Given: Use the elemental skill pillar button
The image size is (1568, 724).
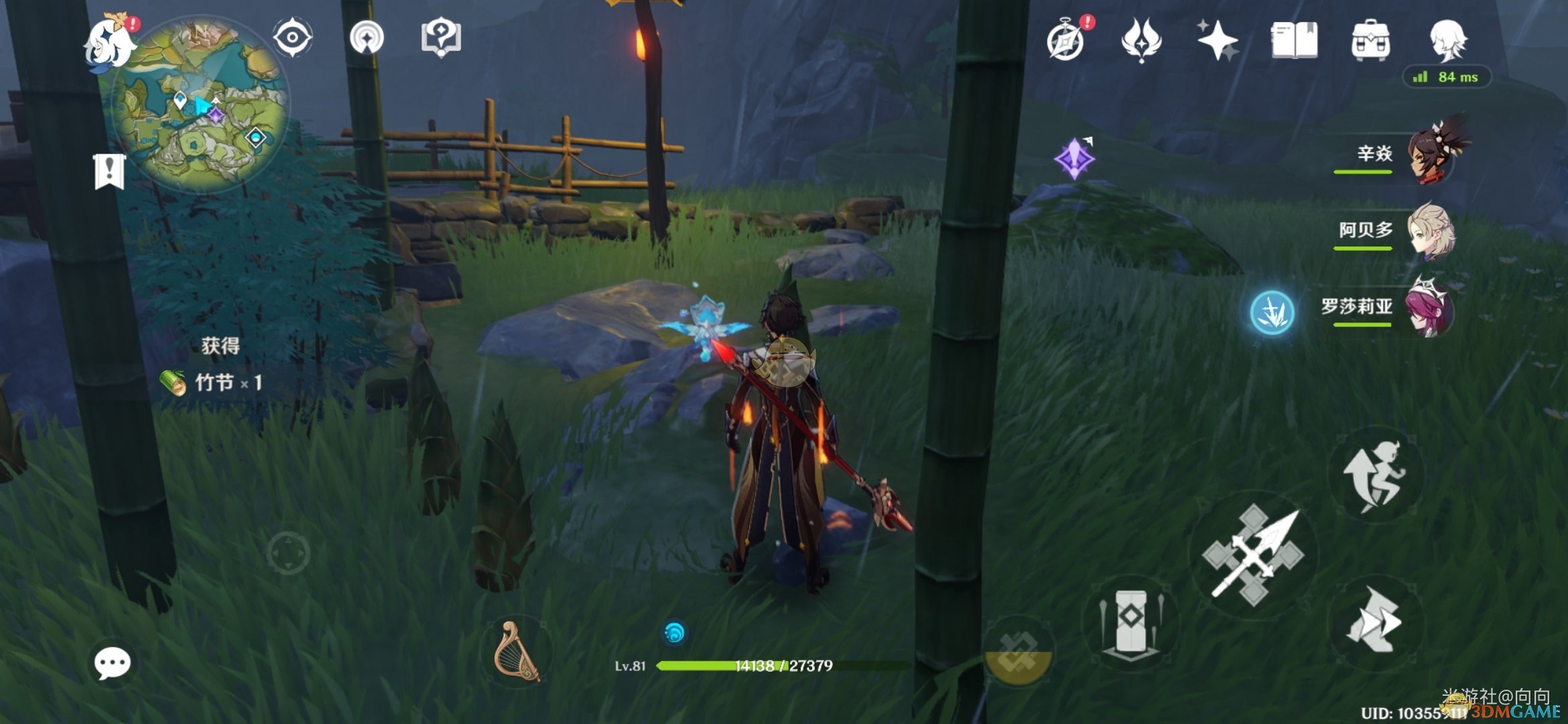Looking at the screenshot, I should [x=1131, y=622].
